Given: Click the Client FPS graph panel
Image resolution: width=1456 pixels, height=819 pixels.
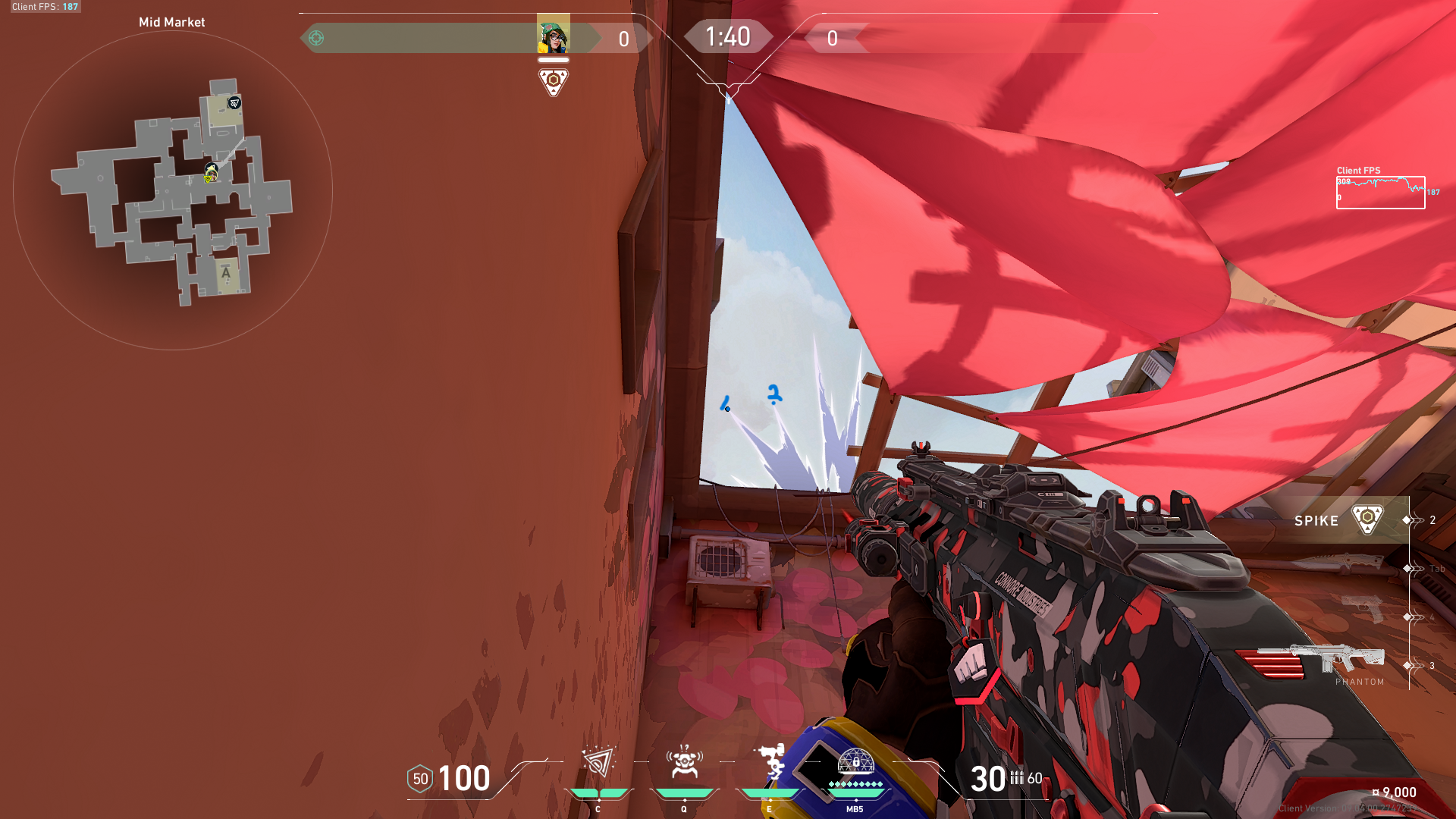Looking at the screenshot, I should tap(1380, 190).
